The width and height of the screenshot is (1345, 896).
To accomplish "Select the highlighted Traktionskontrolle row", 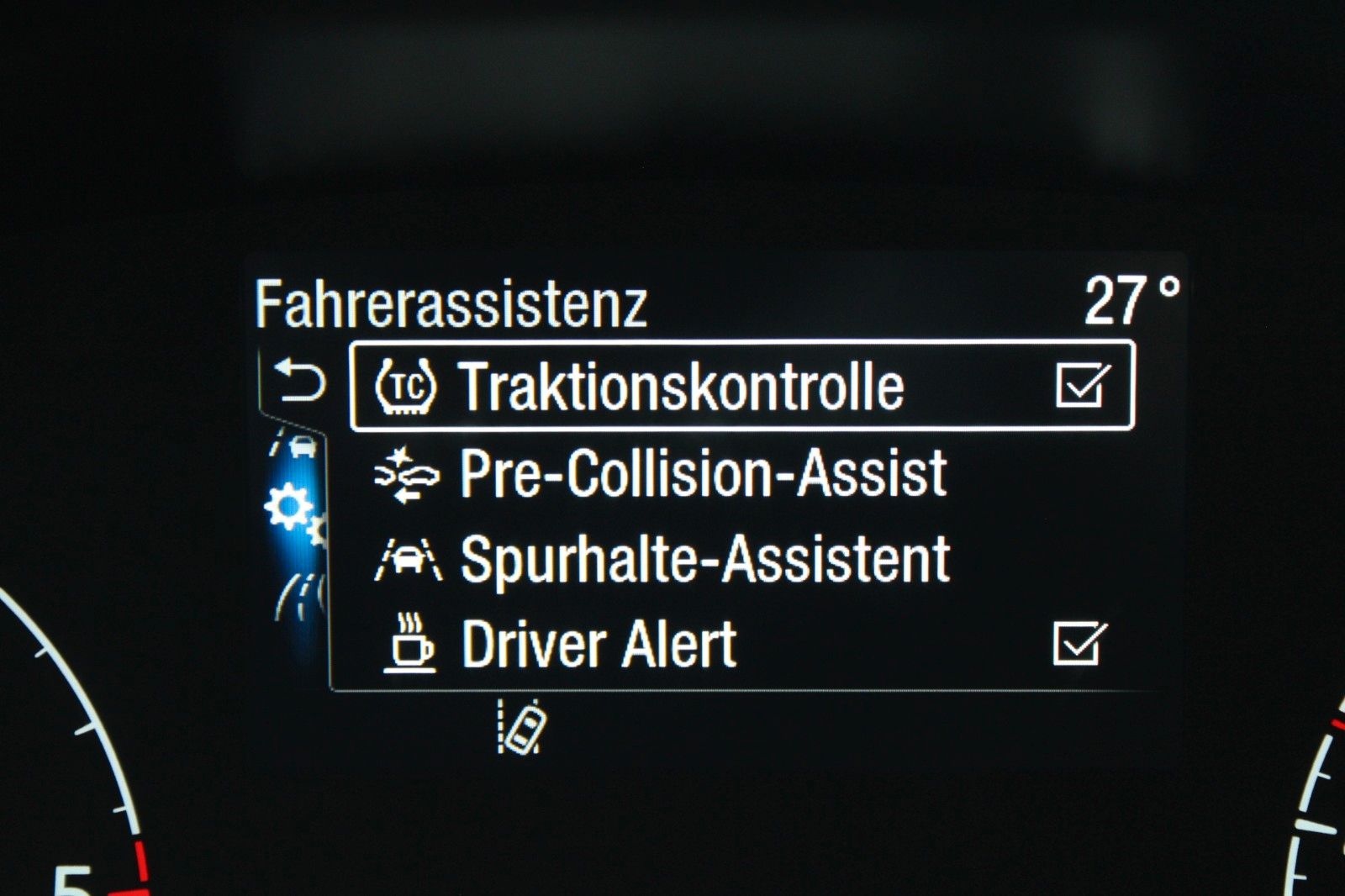I will (740, 386).
